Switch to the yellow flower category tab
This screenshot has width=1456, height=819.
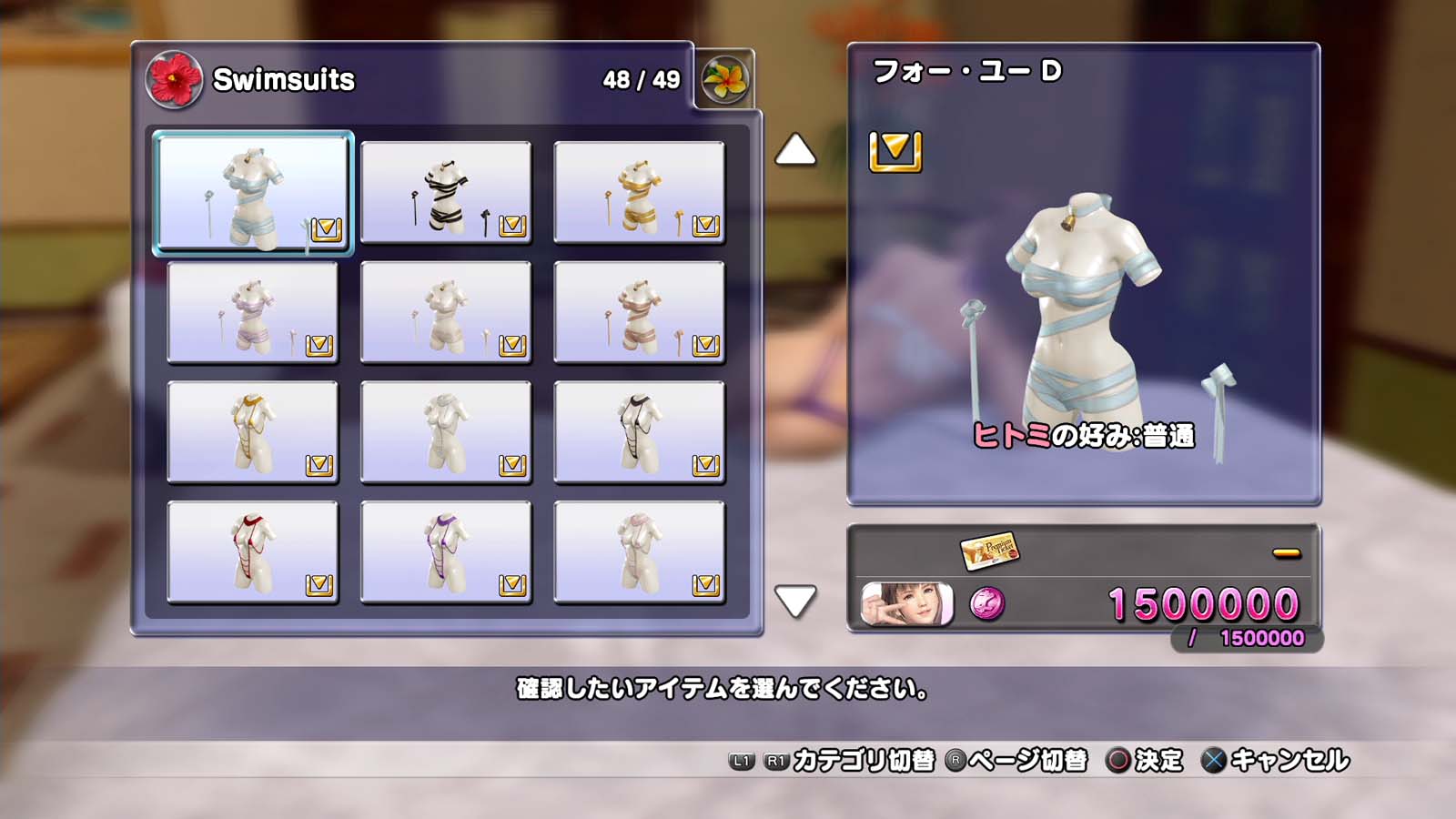coord(724,79)
